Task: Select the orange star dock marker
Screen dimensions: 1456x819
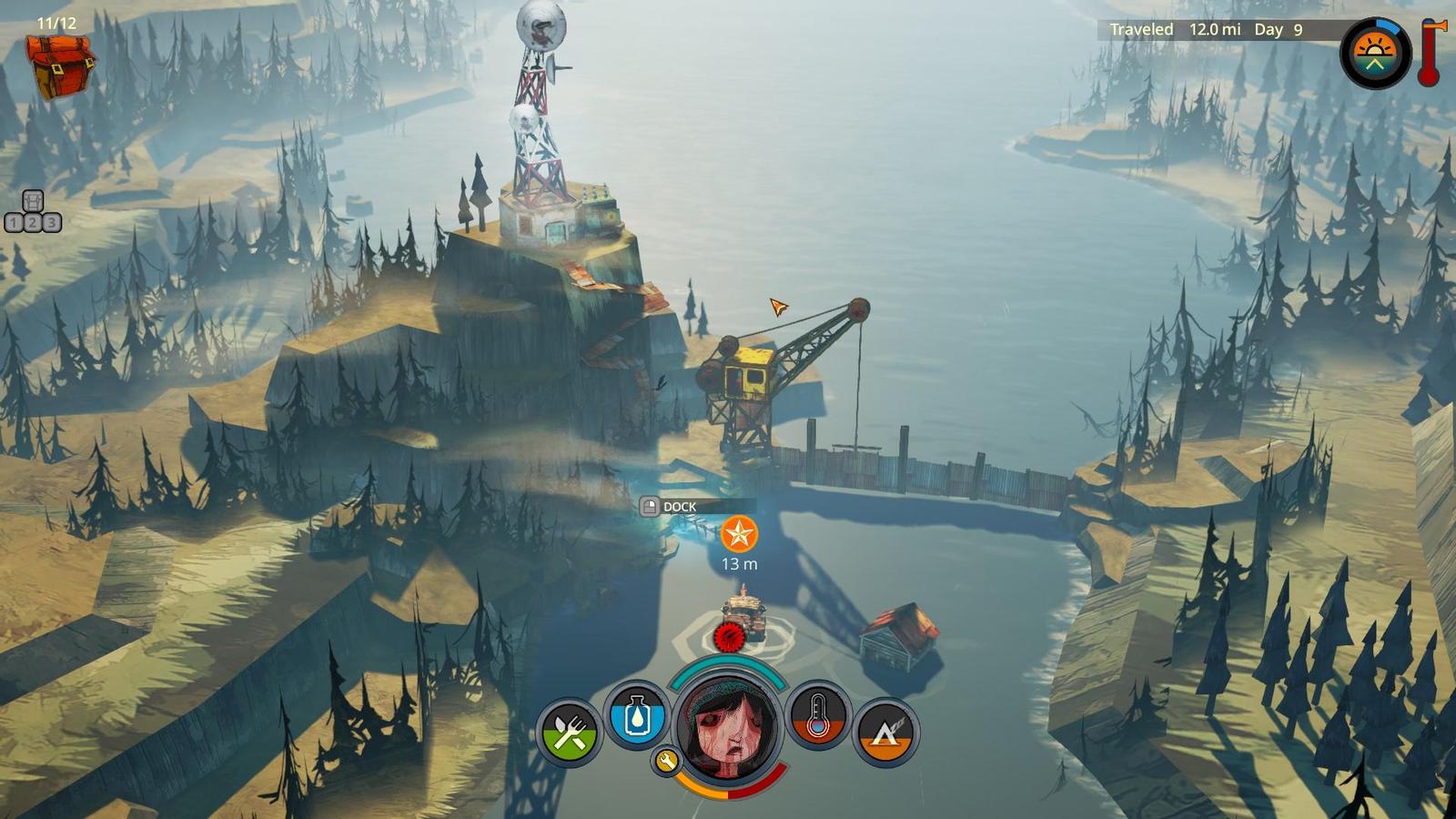Action: click(739, 534)
